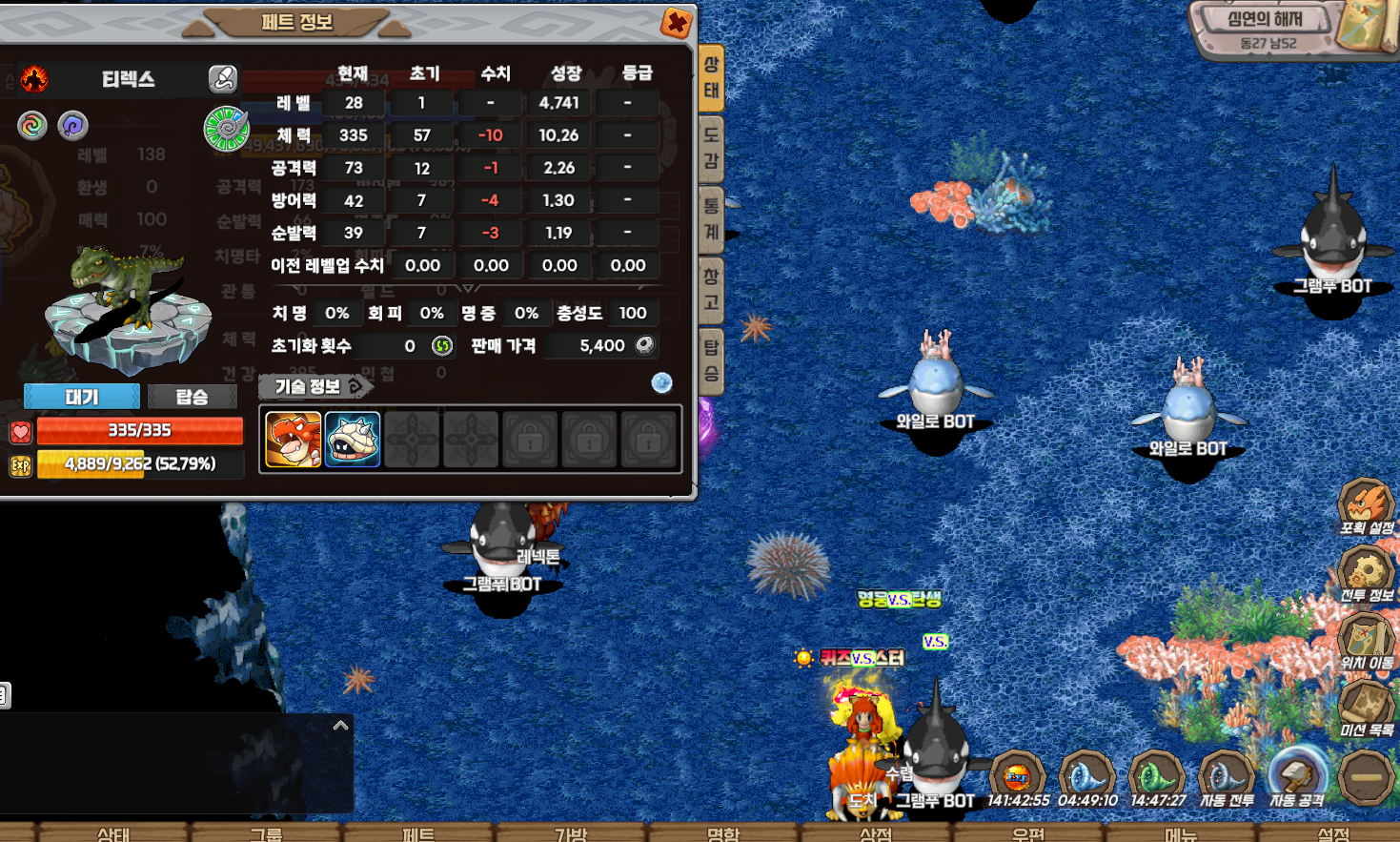
Task: Select the red dinosaur skill slot
Action: 293,440
